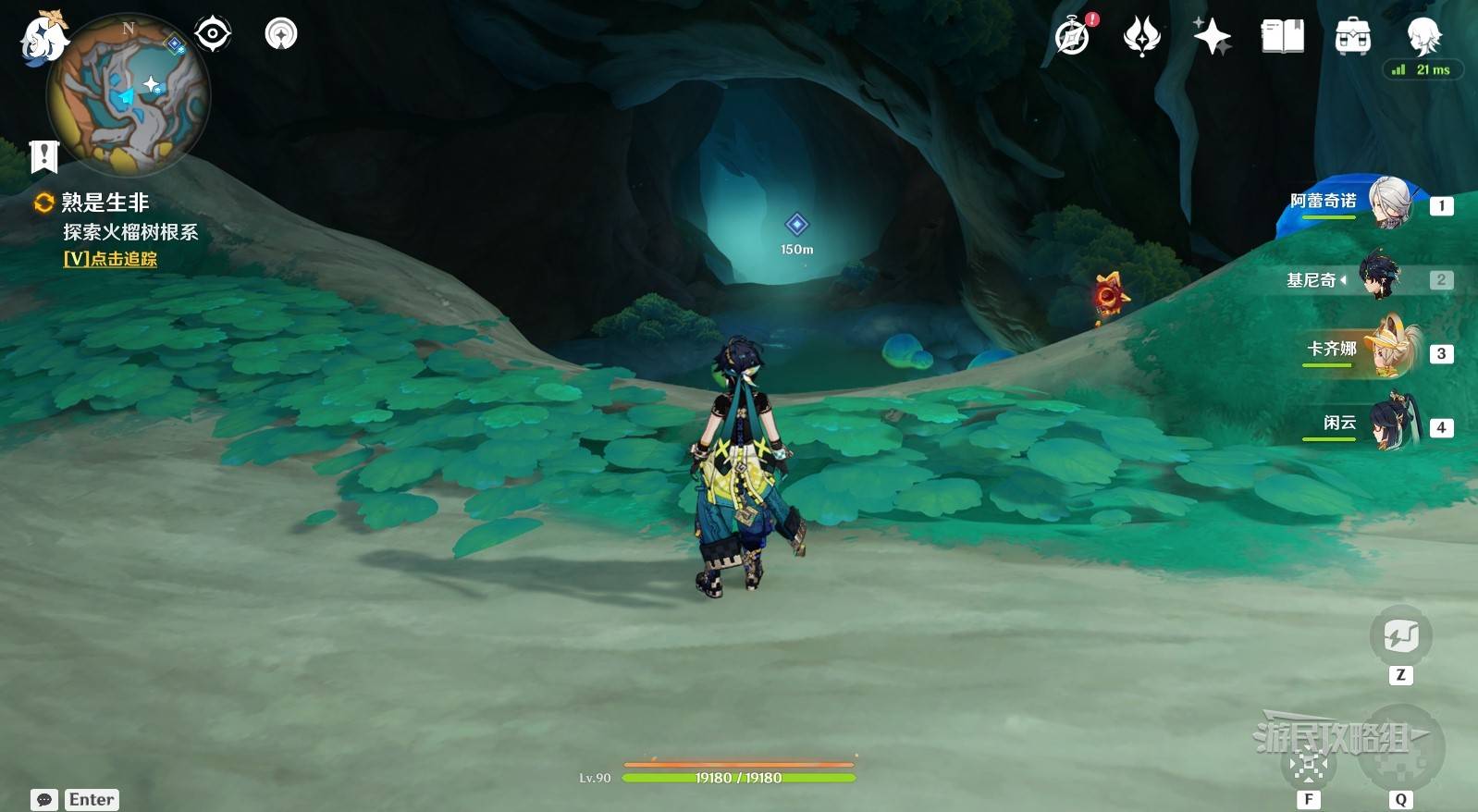Switch to party member 阿蕾奇诺
This screenshot has height=812, width=1478.
pos(1389,203)
